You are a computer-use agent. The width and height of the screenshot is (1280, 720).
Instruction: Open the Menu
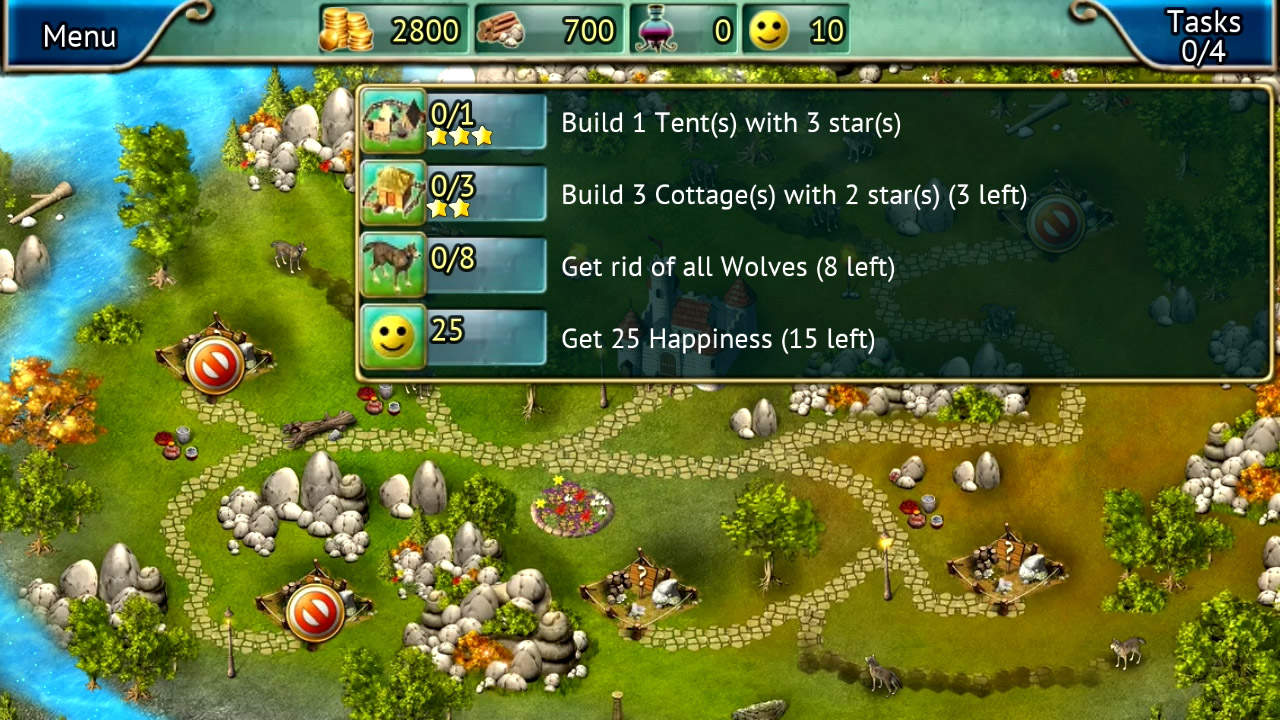pos(79,36)
